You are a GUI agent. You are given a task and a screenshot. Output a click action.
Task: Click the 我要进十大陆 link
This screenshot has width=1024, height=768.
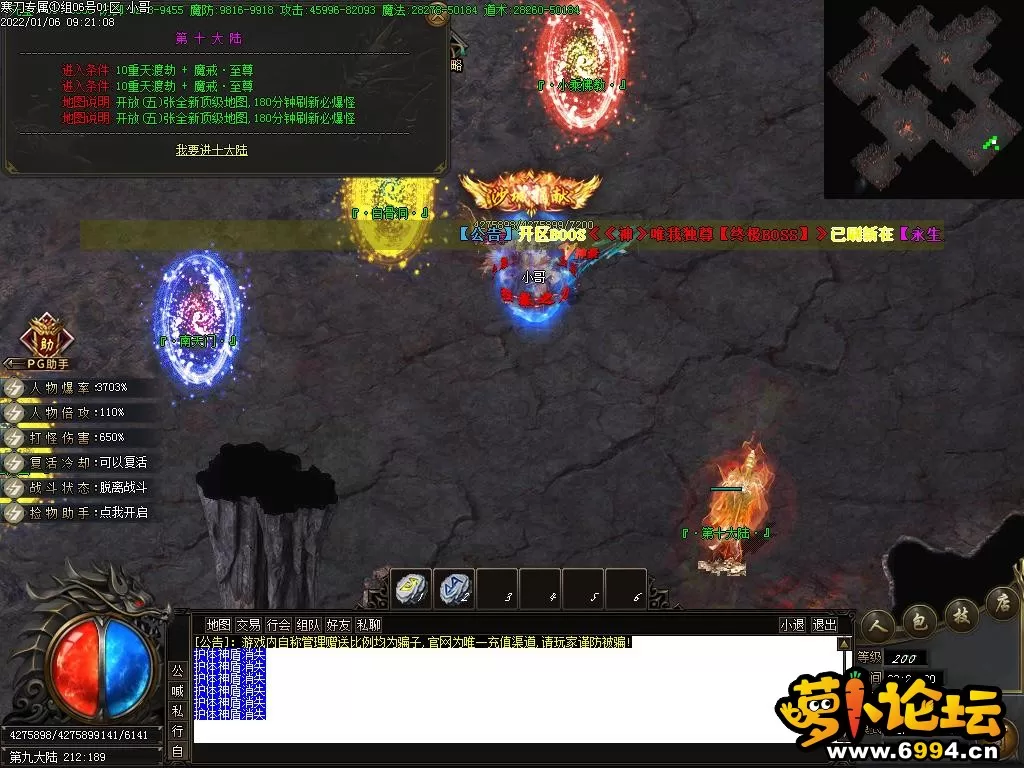[x=211, y=150]
